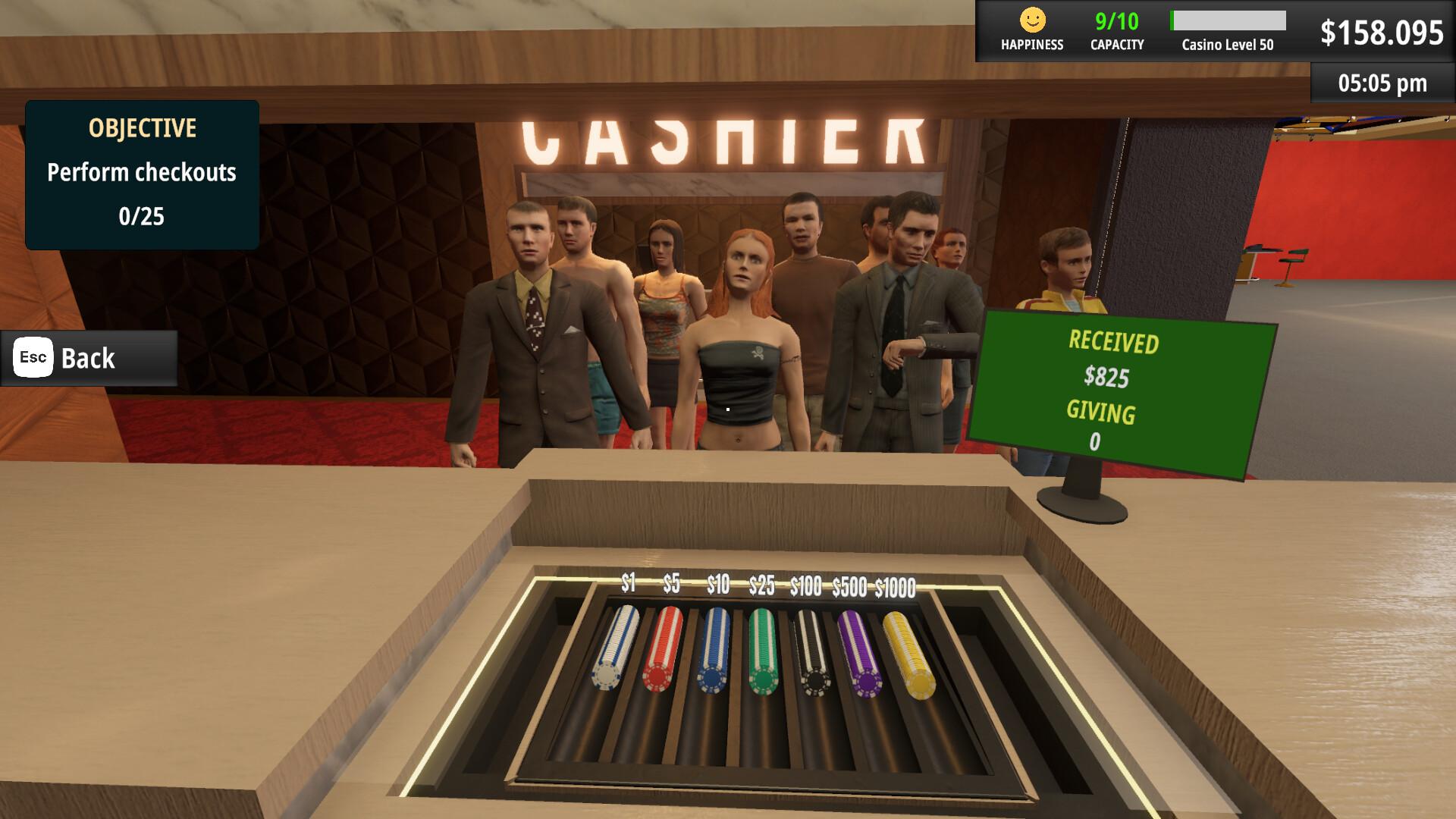Select the $10 blue chip stack
The width and height of the screenshot is (1456, 819).
[x=713, y=652]
